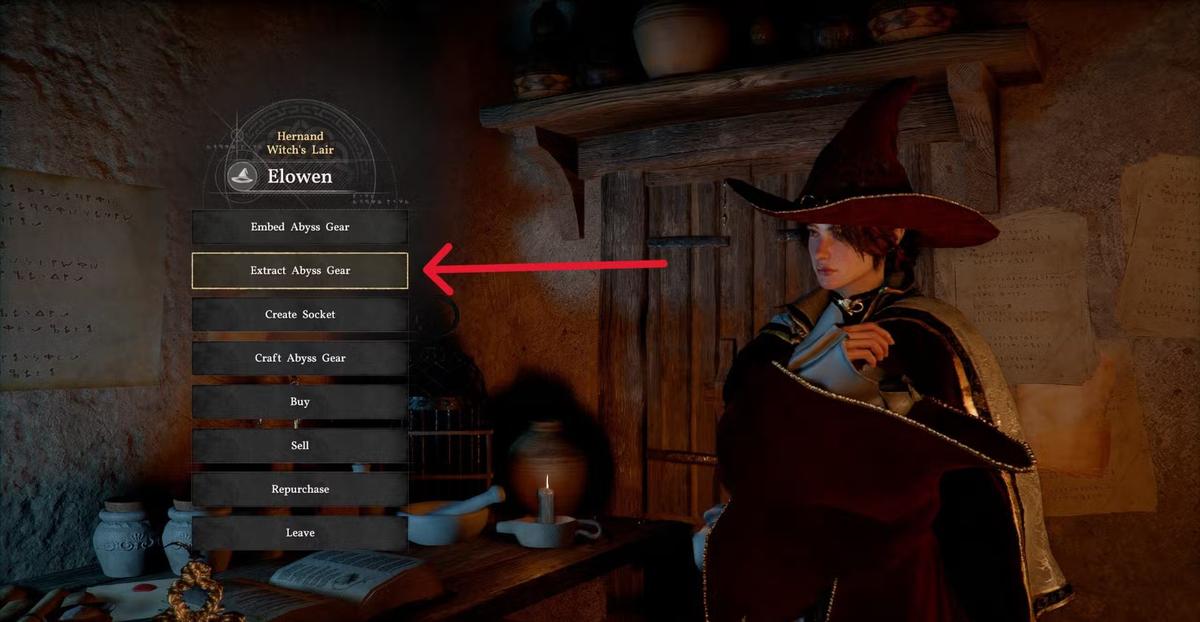
Task: Open the Sell menu
Action: click(300, 445)
